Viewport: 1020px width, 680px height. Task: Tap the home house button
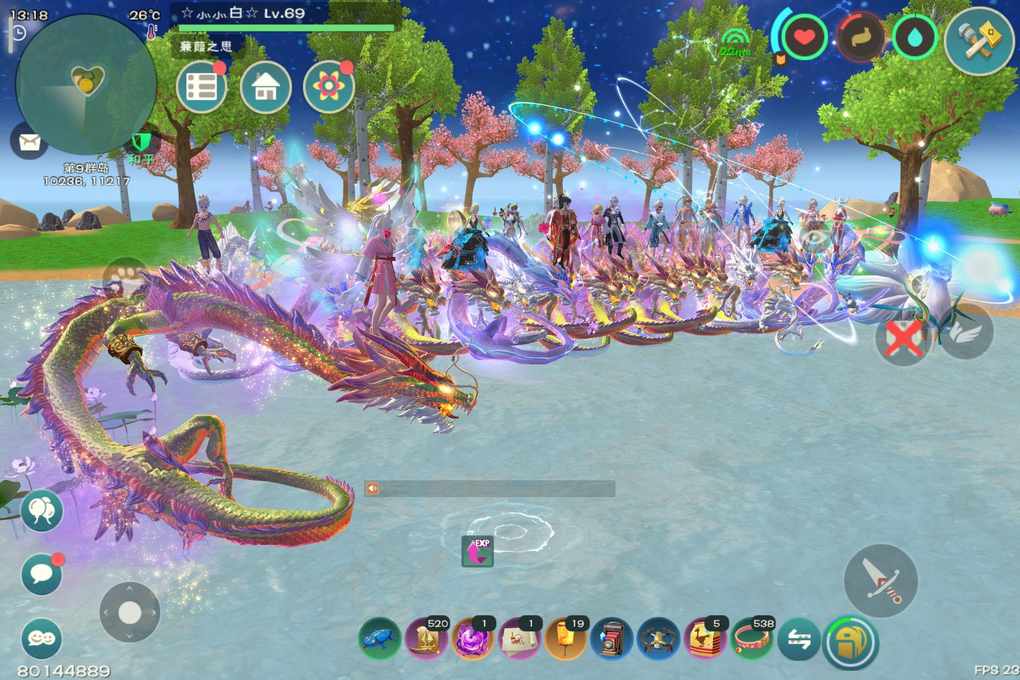pyautogui.click(x=266, y=87)
